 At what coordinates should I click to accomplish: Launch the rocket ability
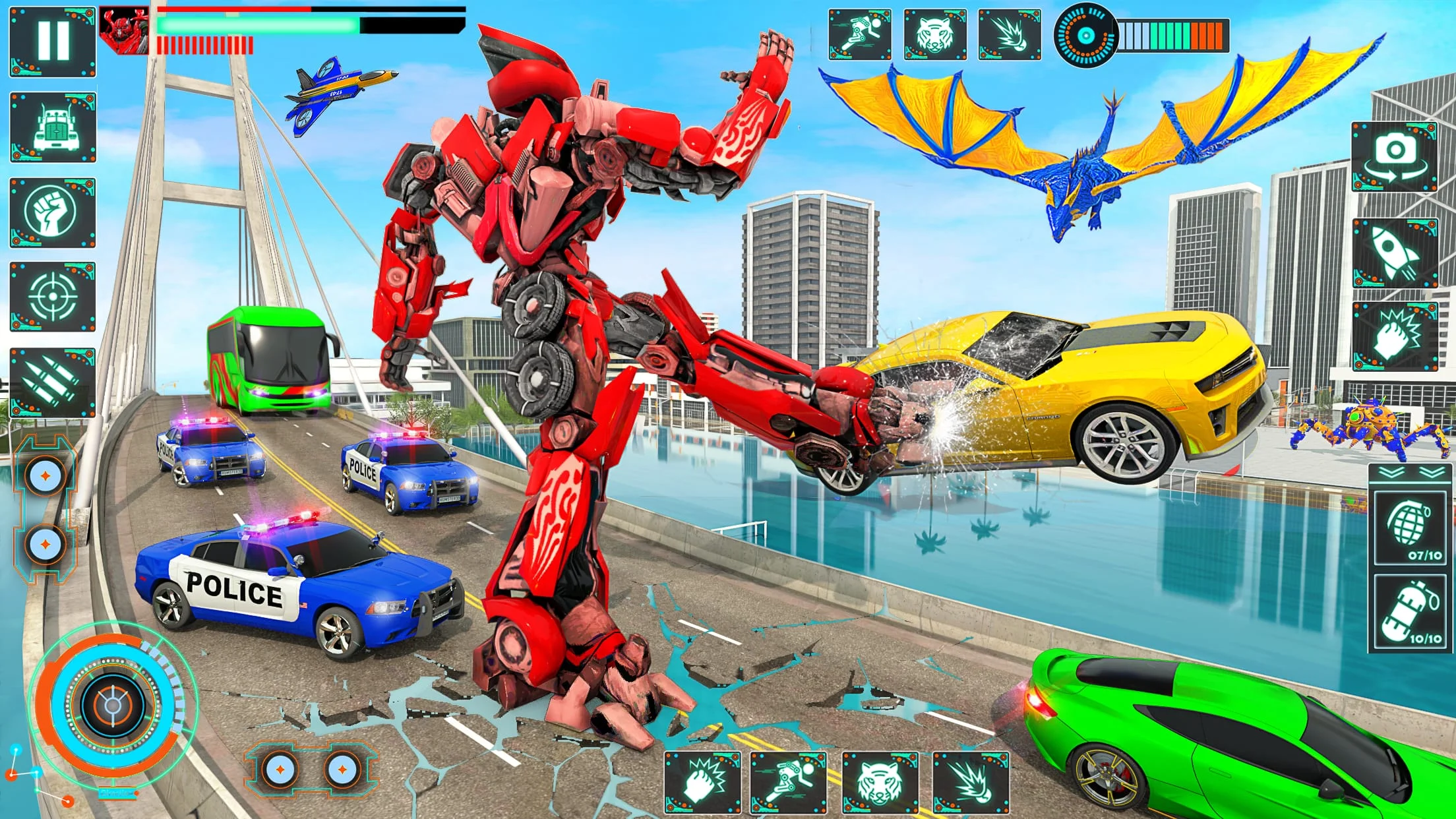1395,253
